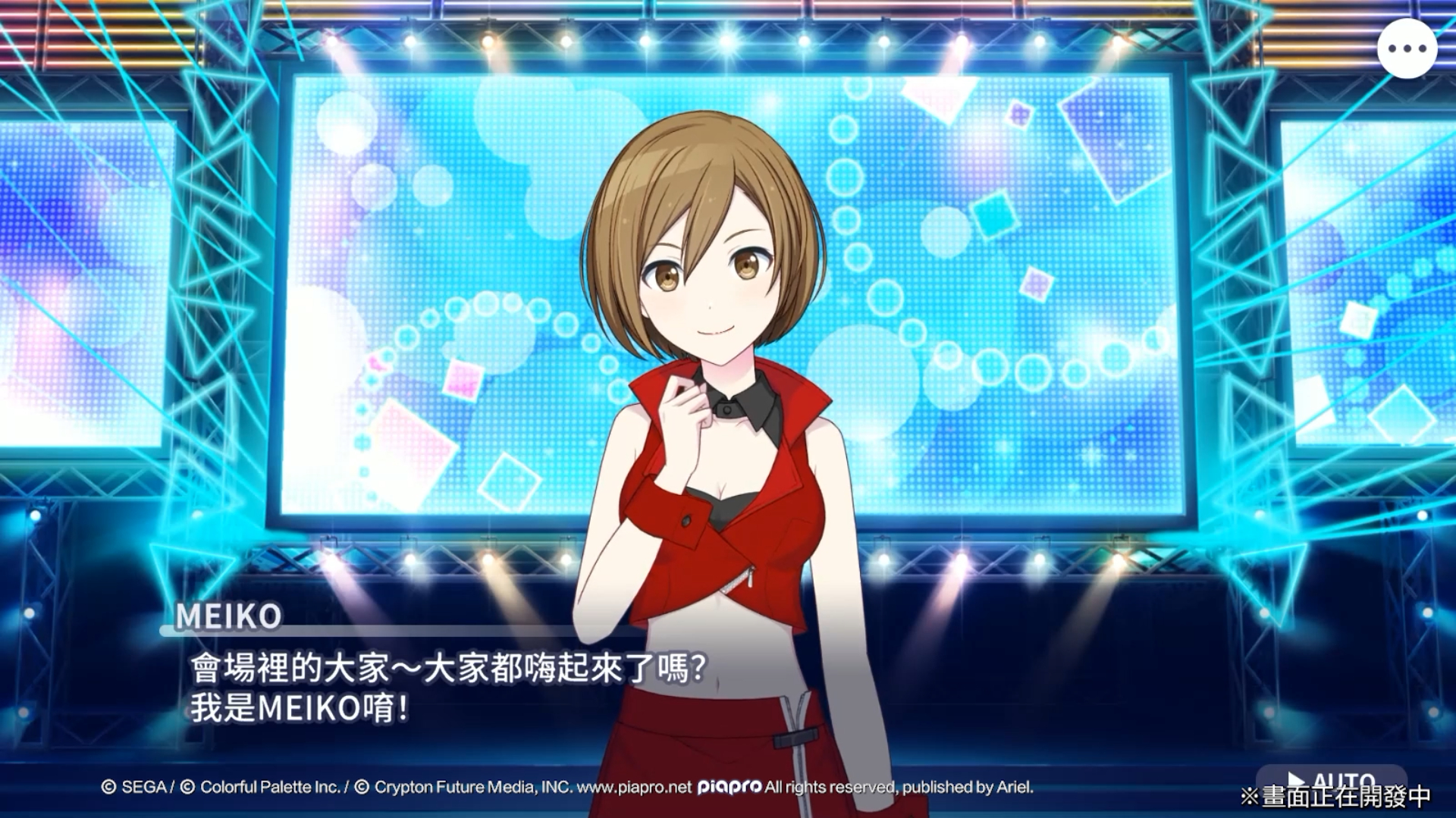Toggle AUTO dialogue playback
Screen dimensions: 1456x818
tap(1331, 780)
